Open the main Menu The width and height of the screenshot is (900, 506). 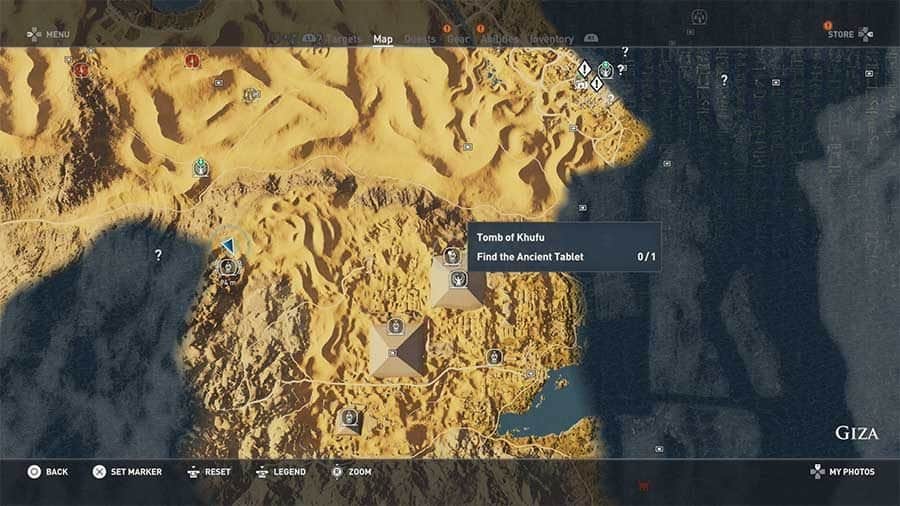tap(48, 34)
